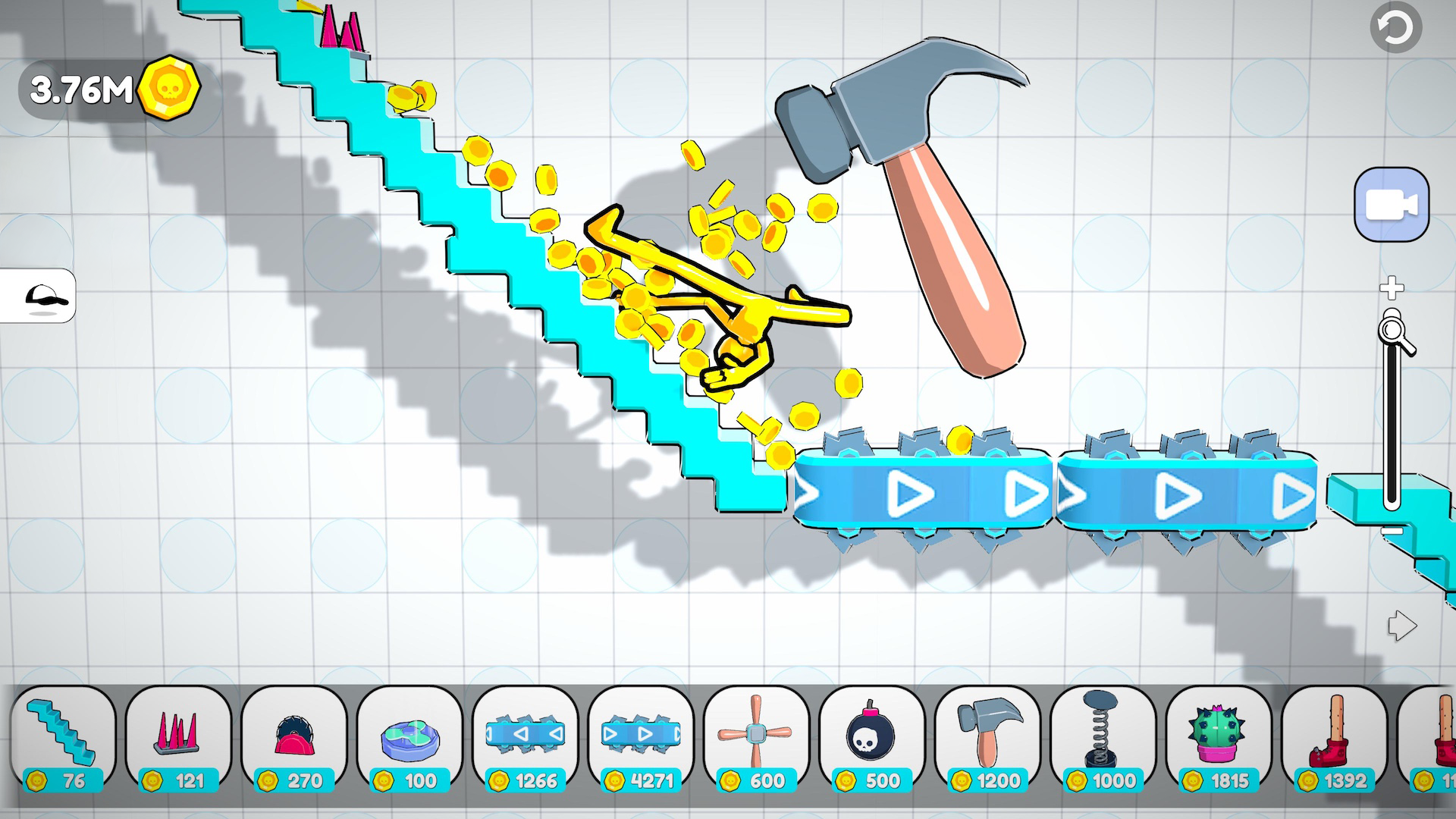
Task: Zoom in with the plus button
Action: click(x=1390, y=289)
